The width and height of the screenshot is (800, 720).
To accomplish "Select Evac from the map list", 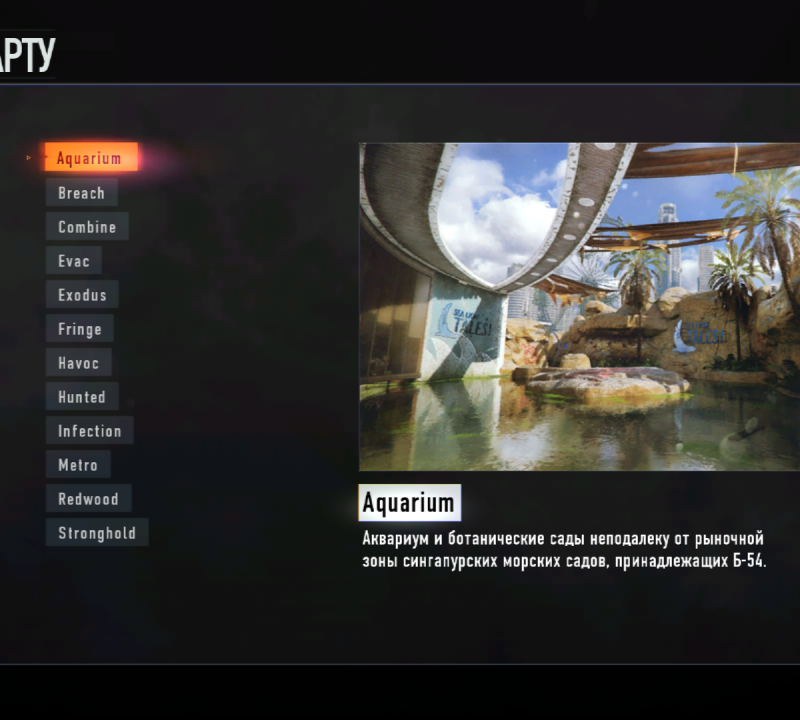I will [x=74, y=261].
